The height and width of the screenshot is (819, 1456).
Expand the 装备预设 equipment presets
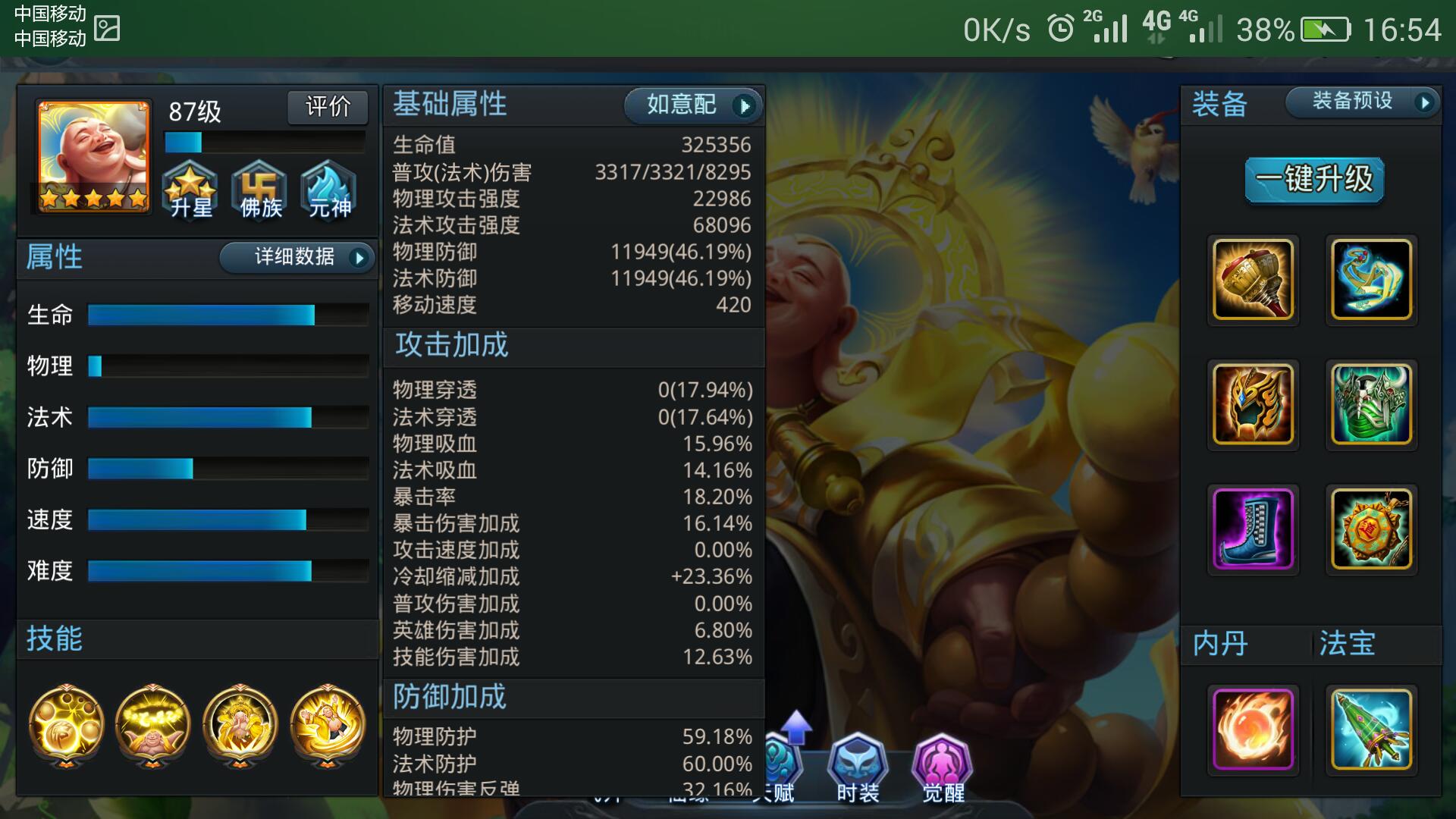pyautogui.click(x=1361, y=102)
